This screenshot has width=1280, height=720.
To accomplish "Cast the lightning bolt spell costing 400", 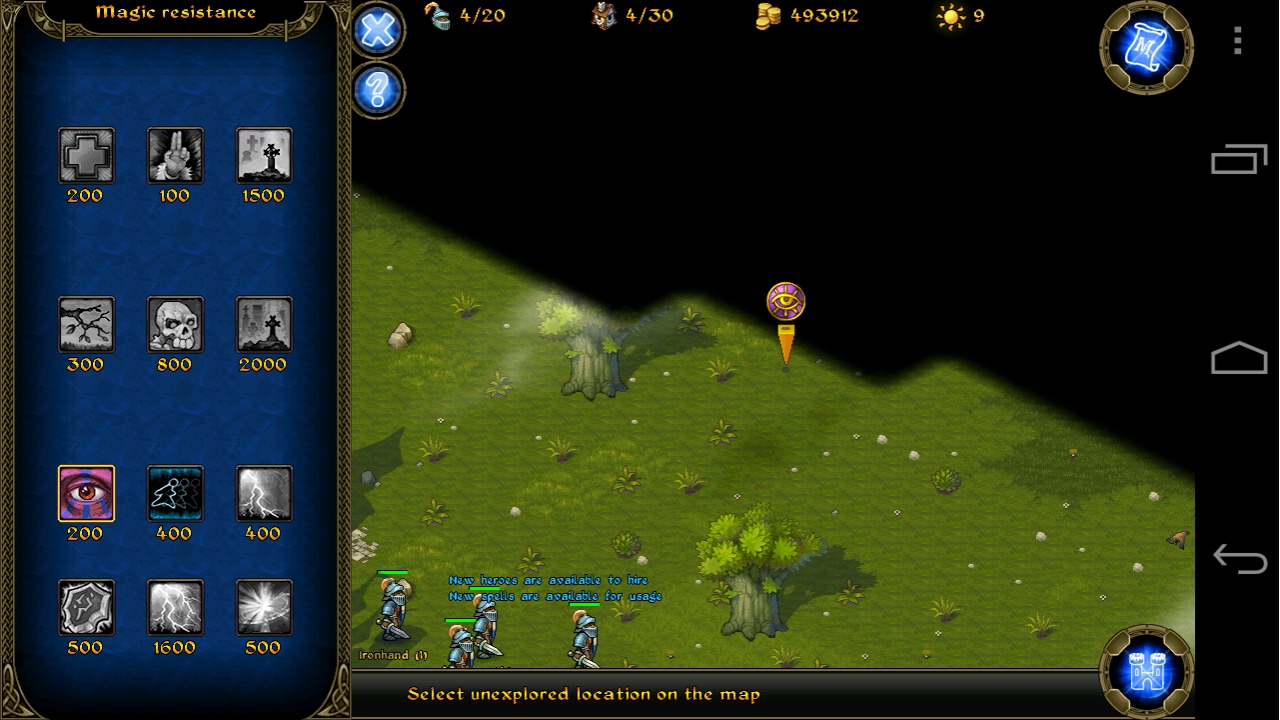I will coord(264,493).
